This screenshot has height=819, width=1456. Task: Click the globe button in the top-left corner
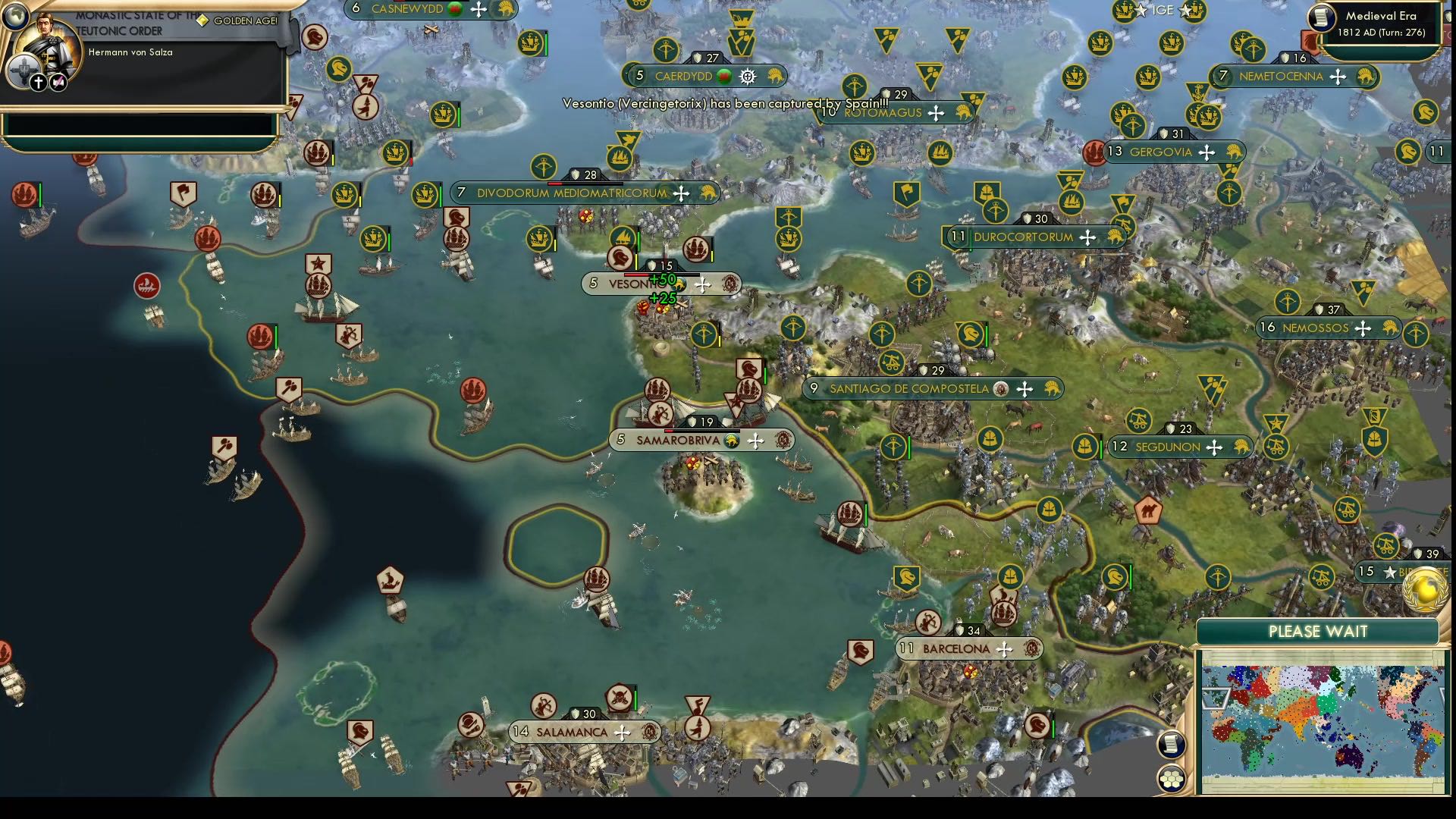click(x=17, y=17)
